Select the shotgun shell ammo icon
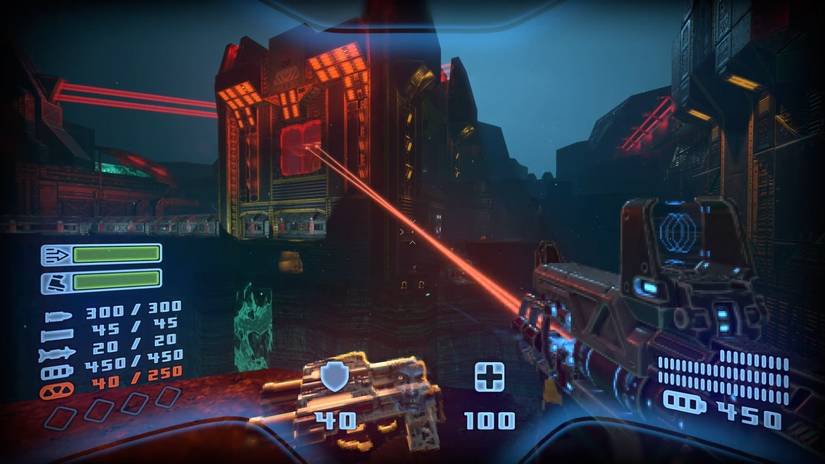 click(x=57, y=335)
